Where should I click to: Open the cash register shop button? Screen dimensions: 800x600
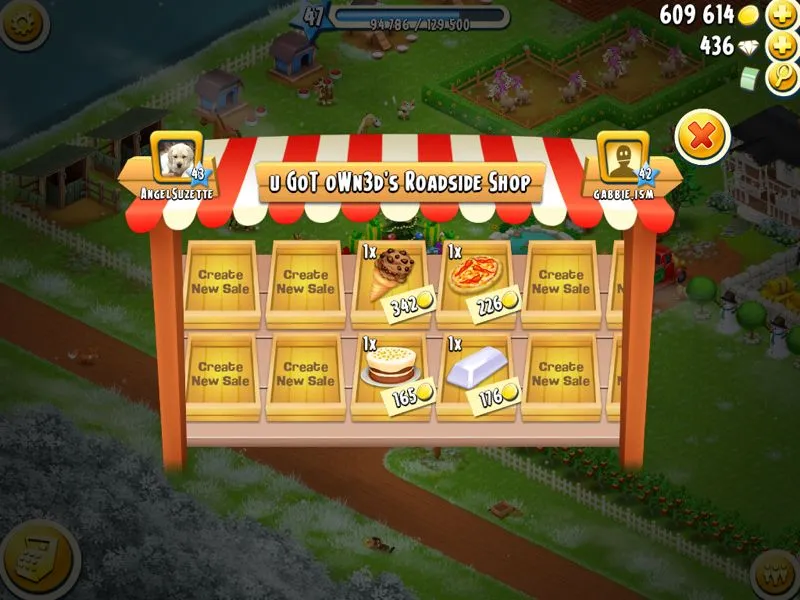tap(38, 559)
